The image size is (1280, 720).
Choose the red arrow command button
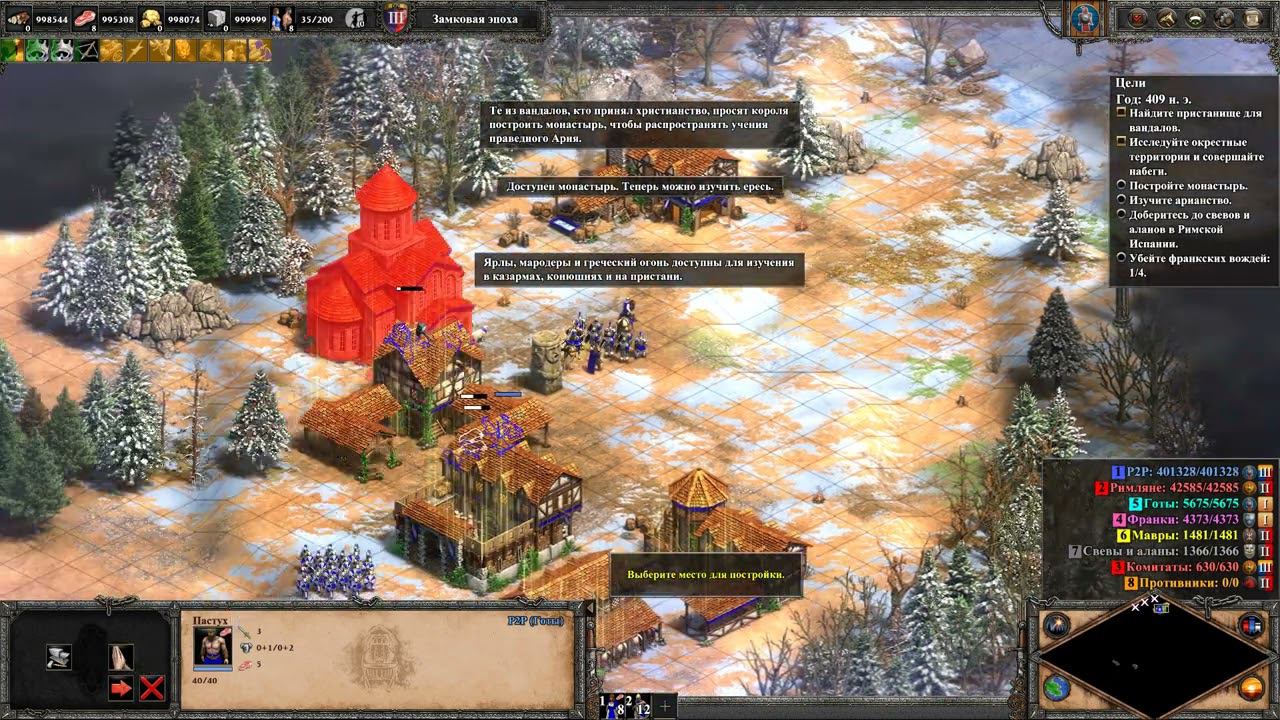(x=121, y=688)
